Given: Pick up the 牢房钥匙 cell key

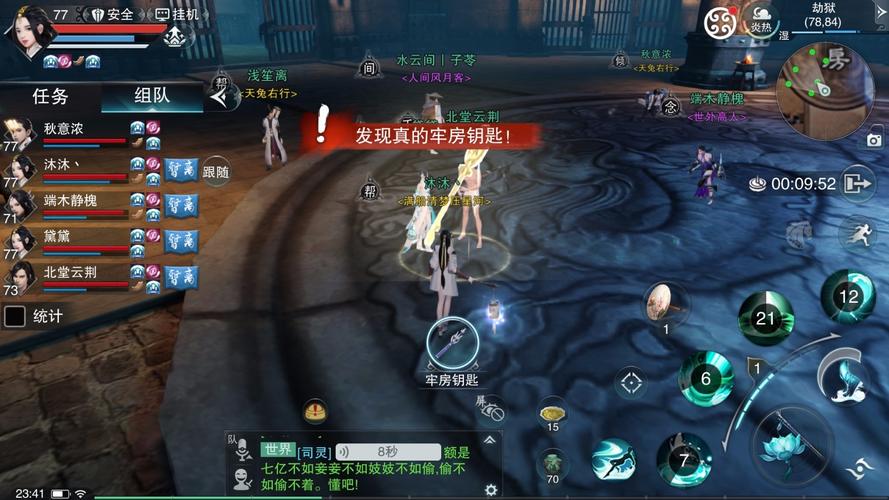Looking at the screenshot, I should (451, 344).
